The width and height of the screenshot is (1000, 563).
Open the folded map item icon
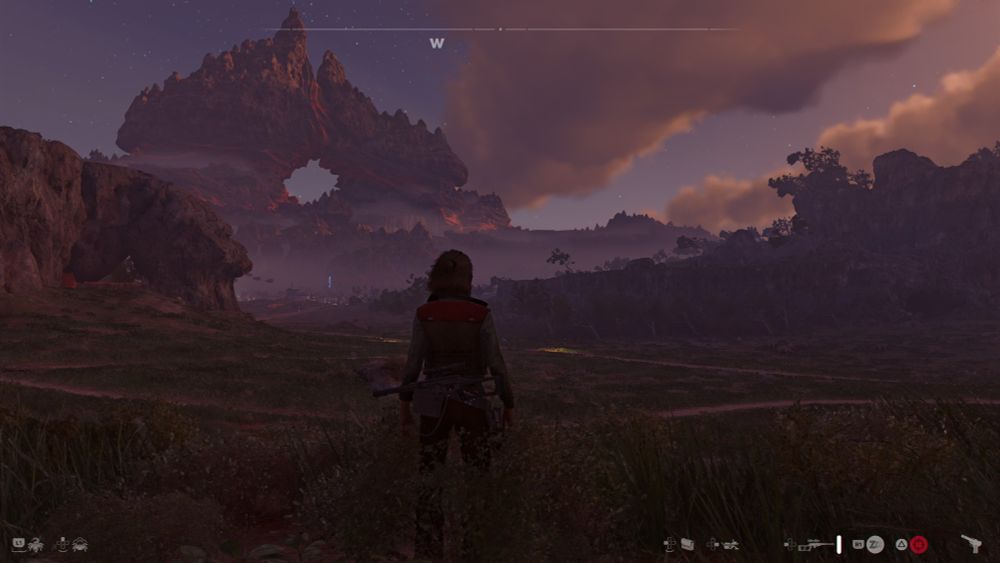[687, 544]
